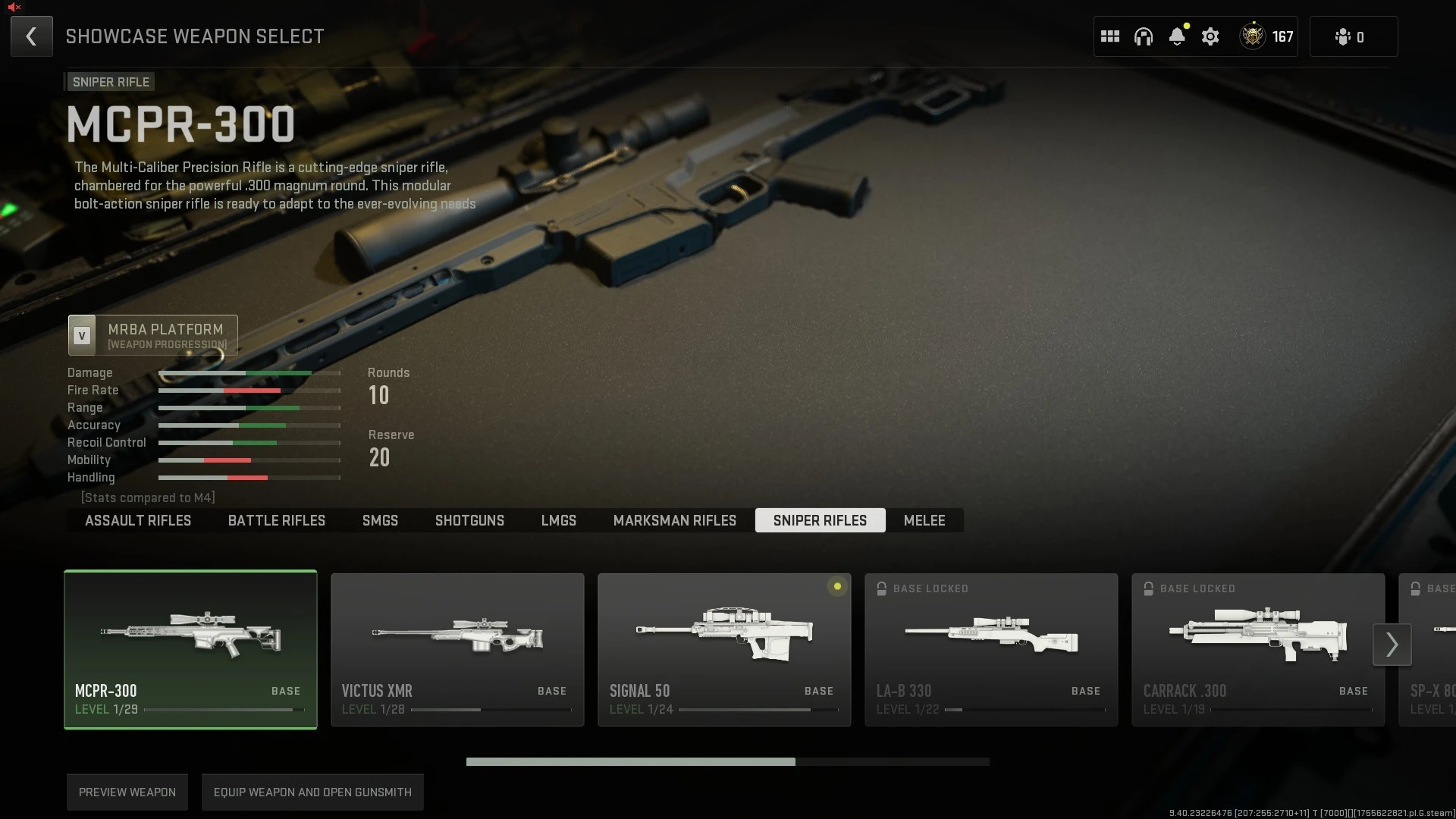This screenshot has width=1456, height=819.
Task: Select the MCPR-300 weapon card
Action: pos(190,648)
